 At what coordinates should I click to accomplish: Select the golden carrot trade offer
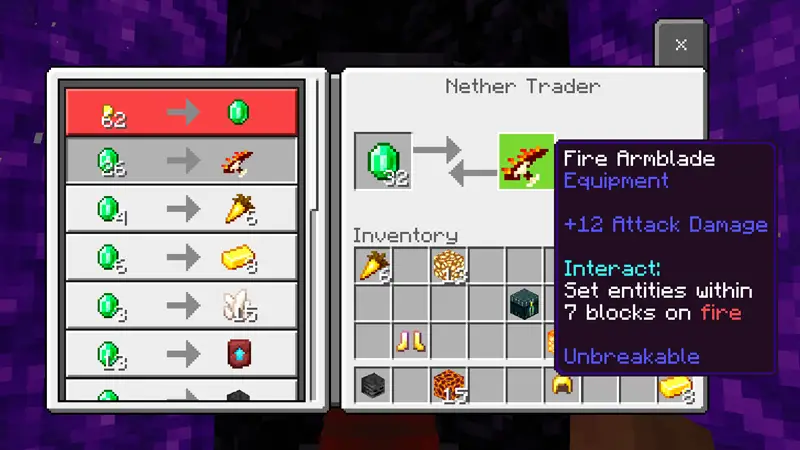[x=181, y=210]
